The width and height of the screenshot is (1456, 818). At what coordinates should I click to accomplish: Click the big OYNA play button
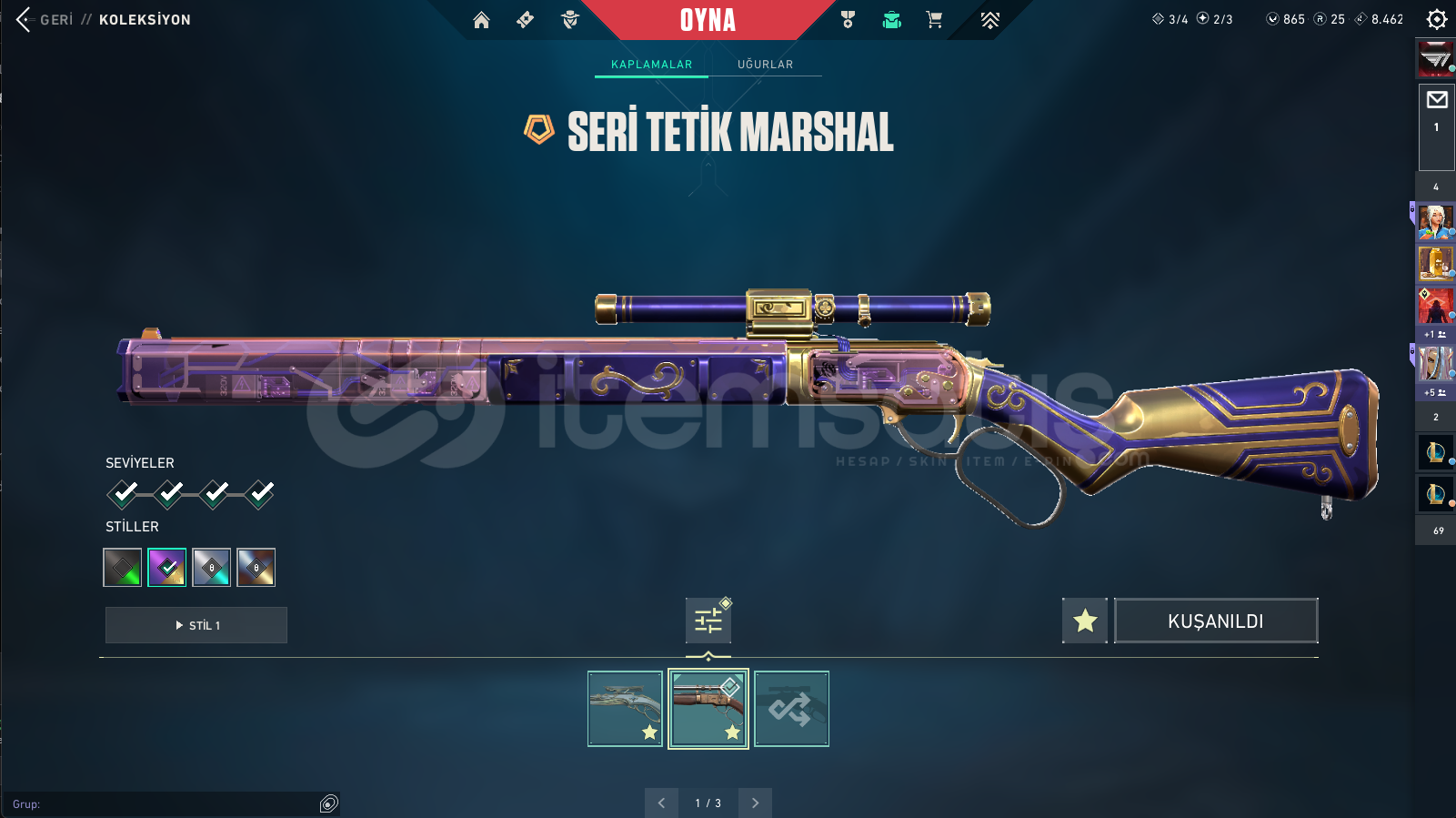point(708,20)
